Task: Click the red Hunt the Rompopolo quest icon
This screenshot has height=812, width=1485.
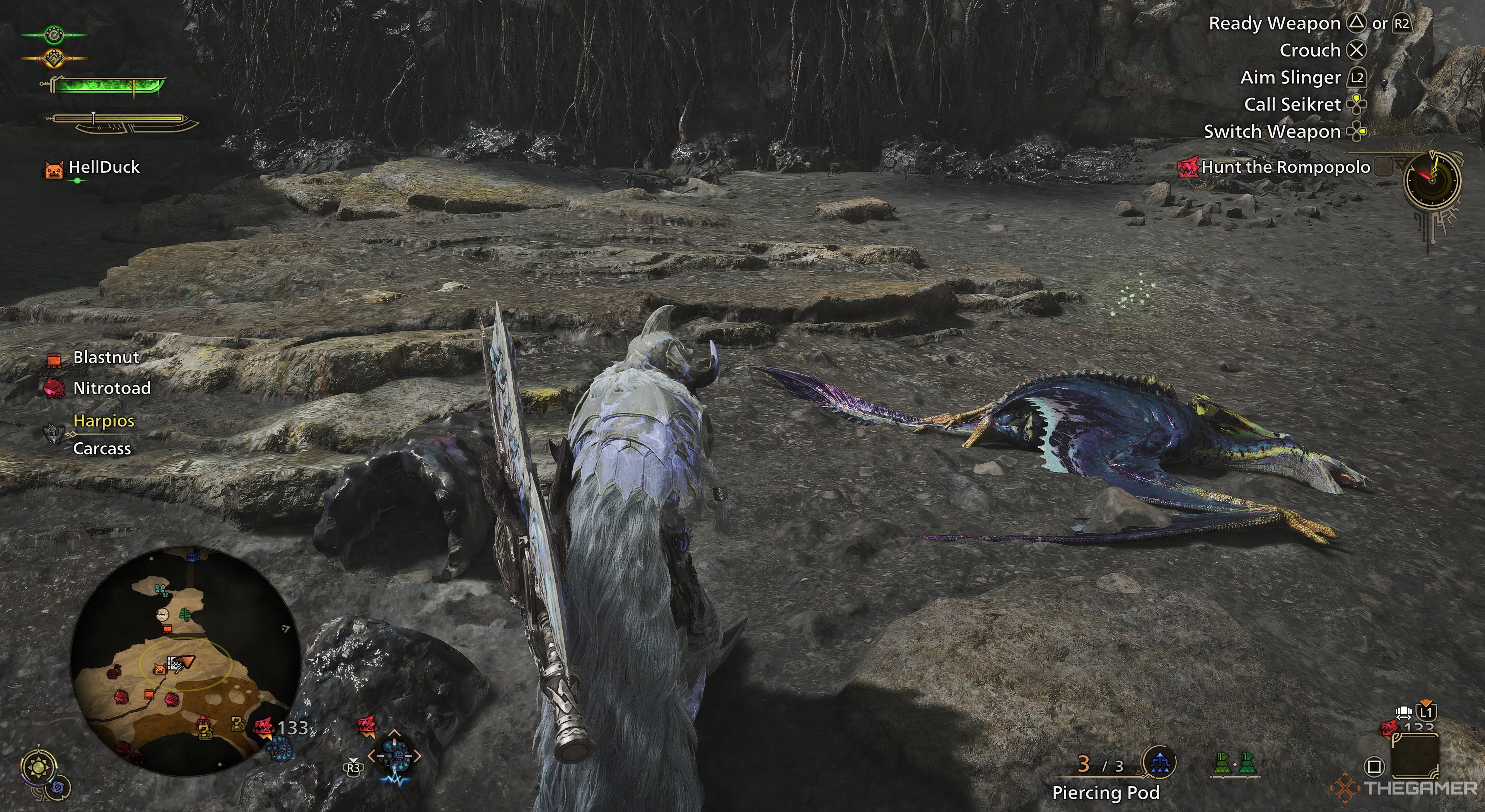Action: (x=1188, y=168)
